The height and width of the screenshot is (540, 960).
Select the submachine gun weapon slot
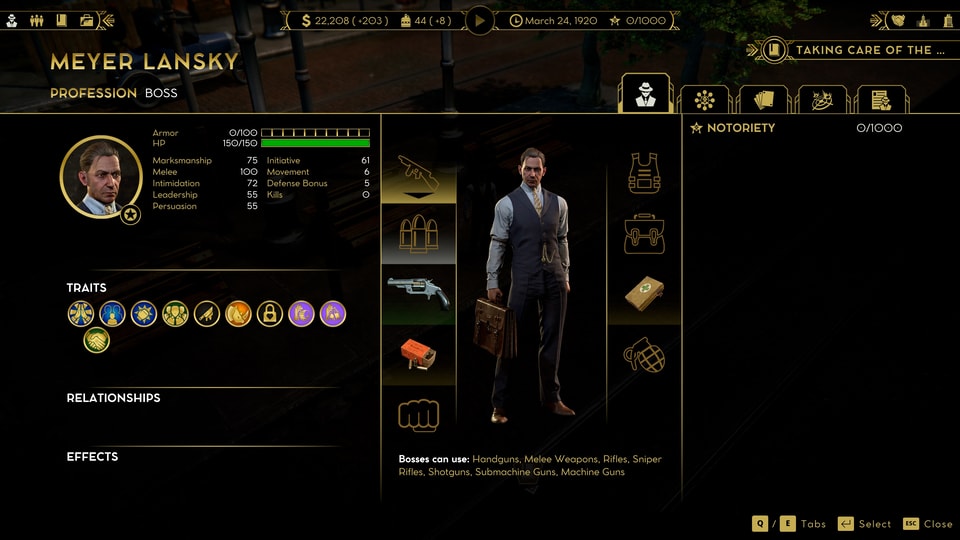pyautogui.click(x=418, y=174)
